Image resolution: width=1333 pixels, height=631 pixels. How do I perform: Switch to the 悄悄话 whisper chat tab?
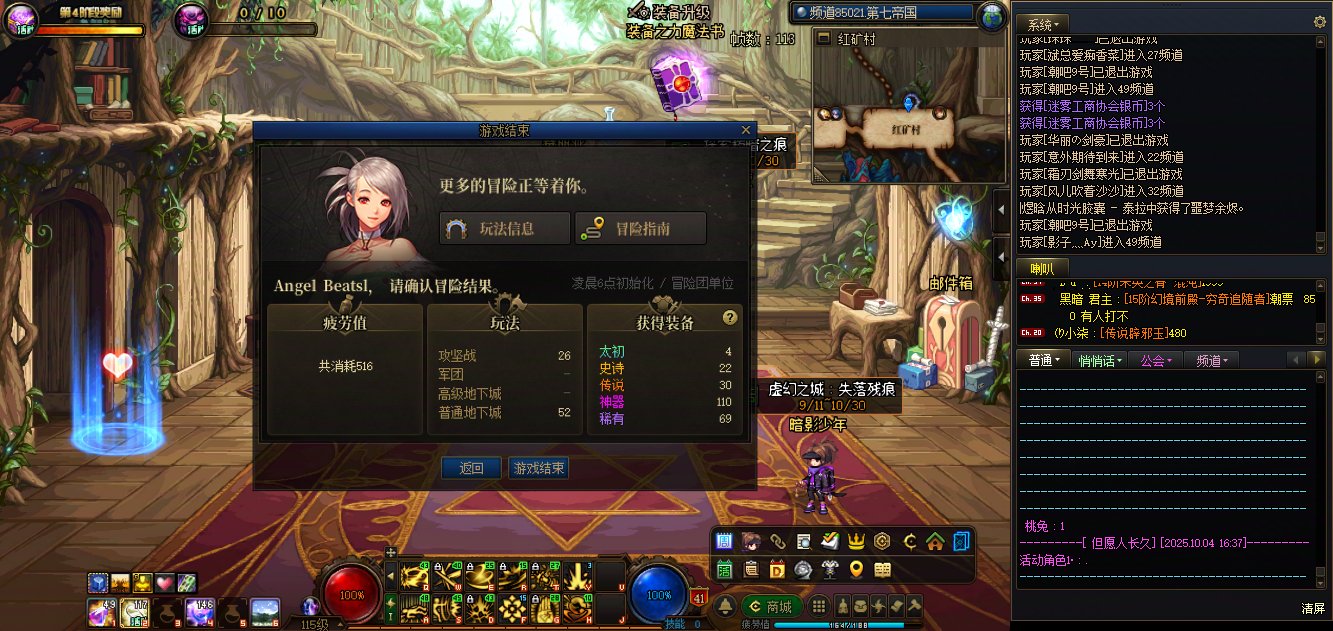tap(1100, 360)
